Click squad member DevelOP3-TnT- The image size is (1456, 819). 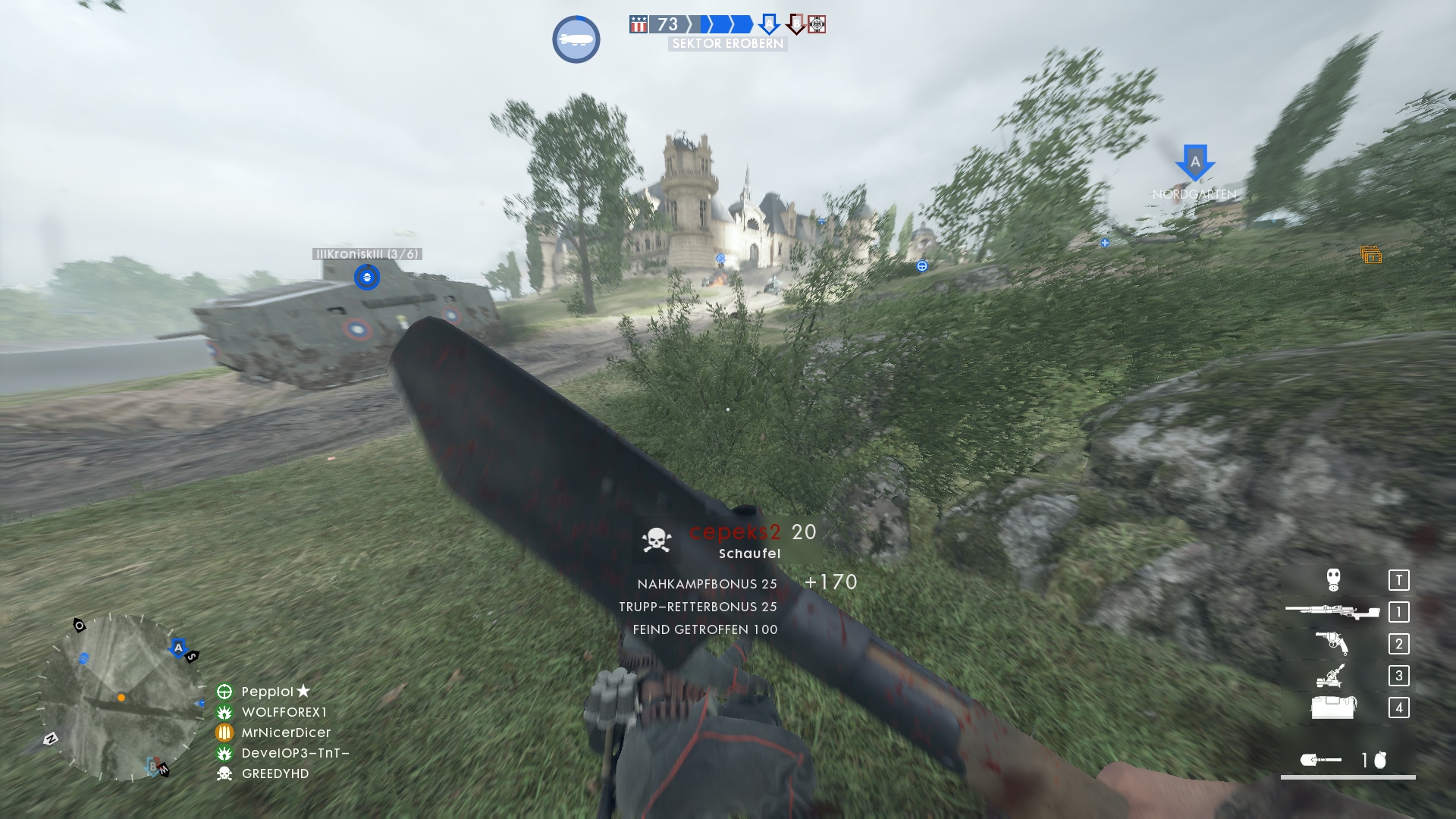(295, 753)
